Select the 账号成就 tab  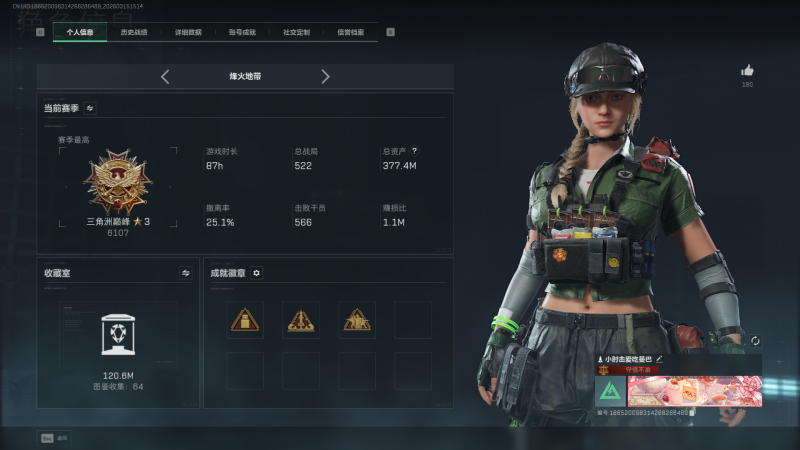pyautogui.click(x=242, y=32)
